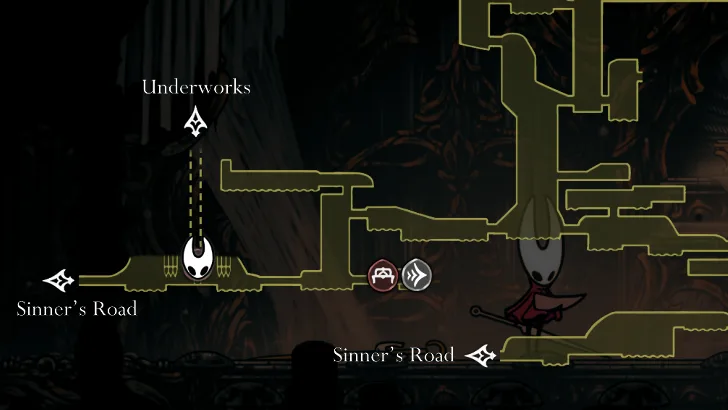The image size is (728, 410).
Task: Choose the Sinner's Road arrow with label beneath
Action: 60,280
